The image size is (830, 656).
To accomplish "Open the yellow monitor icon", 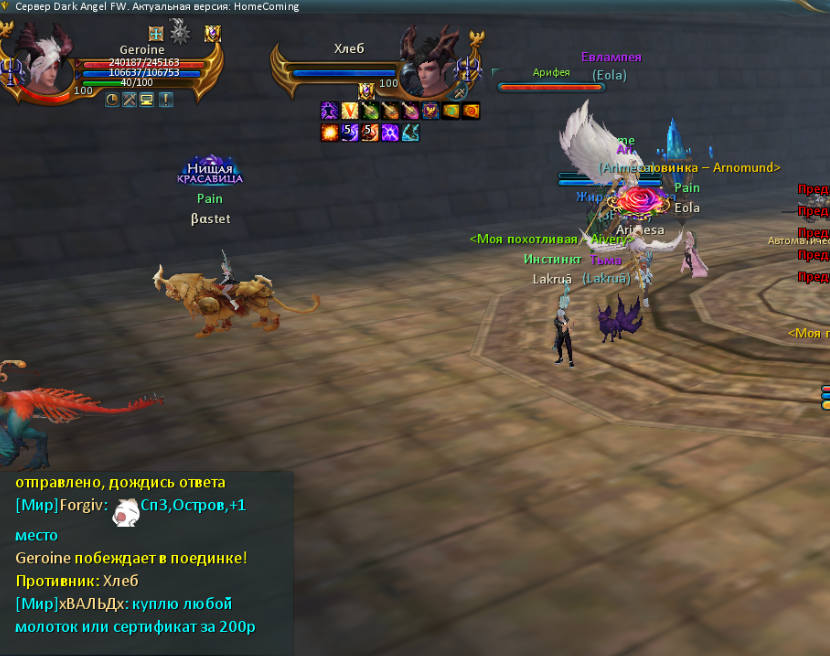I will [x=146, y=99].
